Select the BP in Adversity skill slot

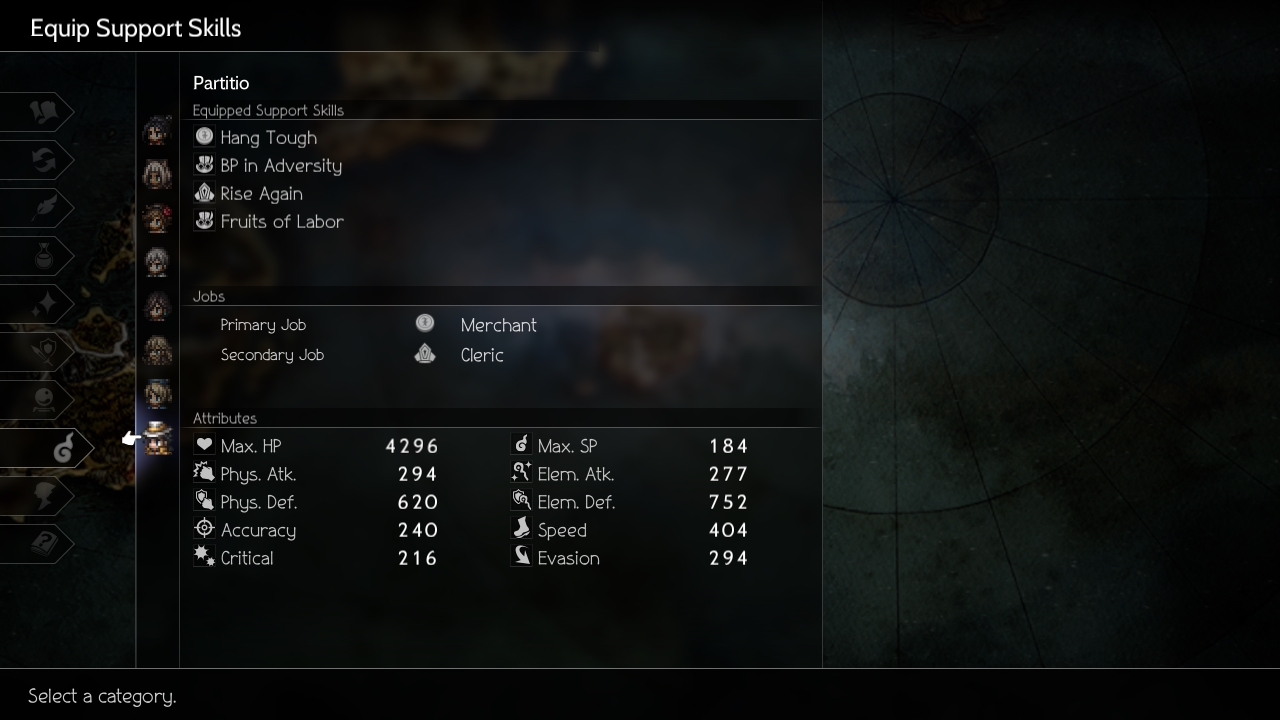[280, 166]
